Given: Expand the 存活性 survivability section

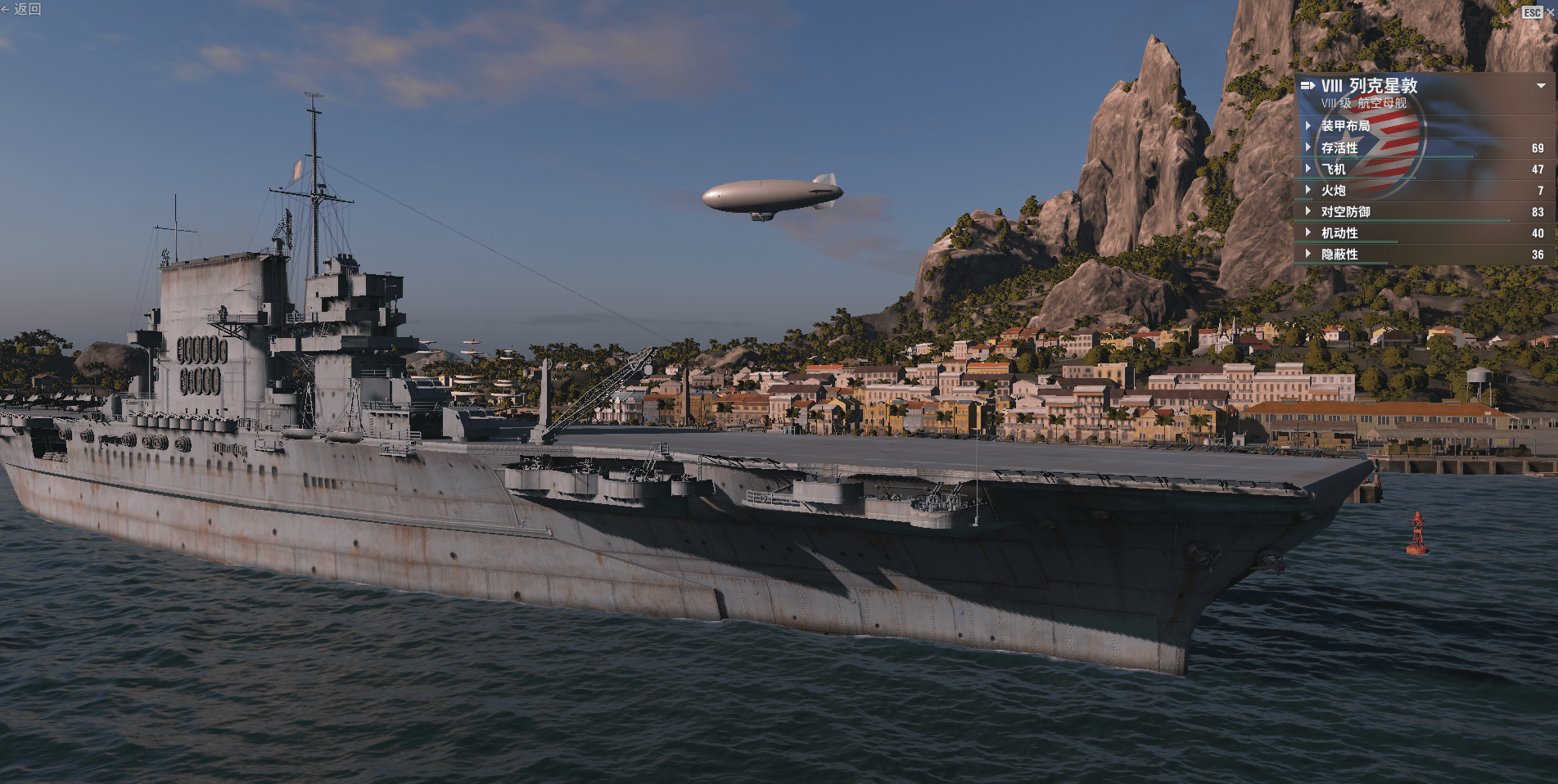Looking at the screenshot, I should [x=1339, y=148].
